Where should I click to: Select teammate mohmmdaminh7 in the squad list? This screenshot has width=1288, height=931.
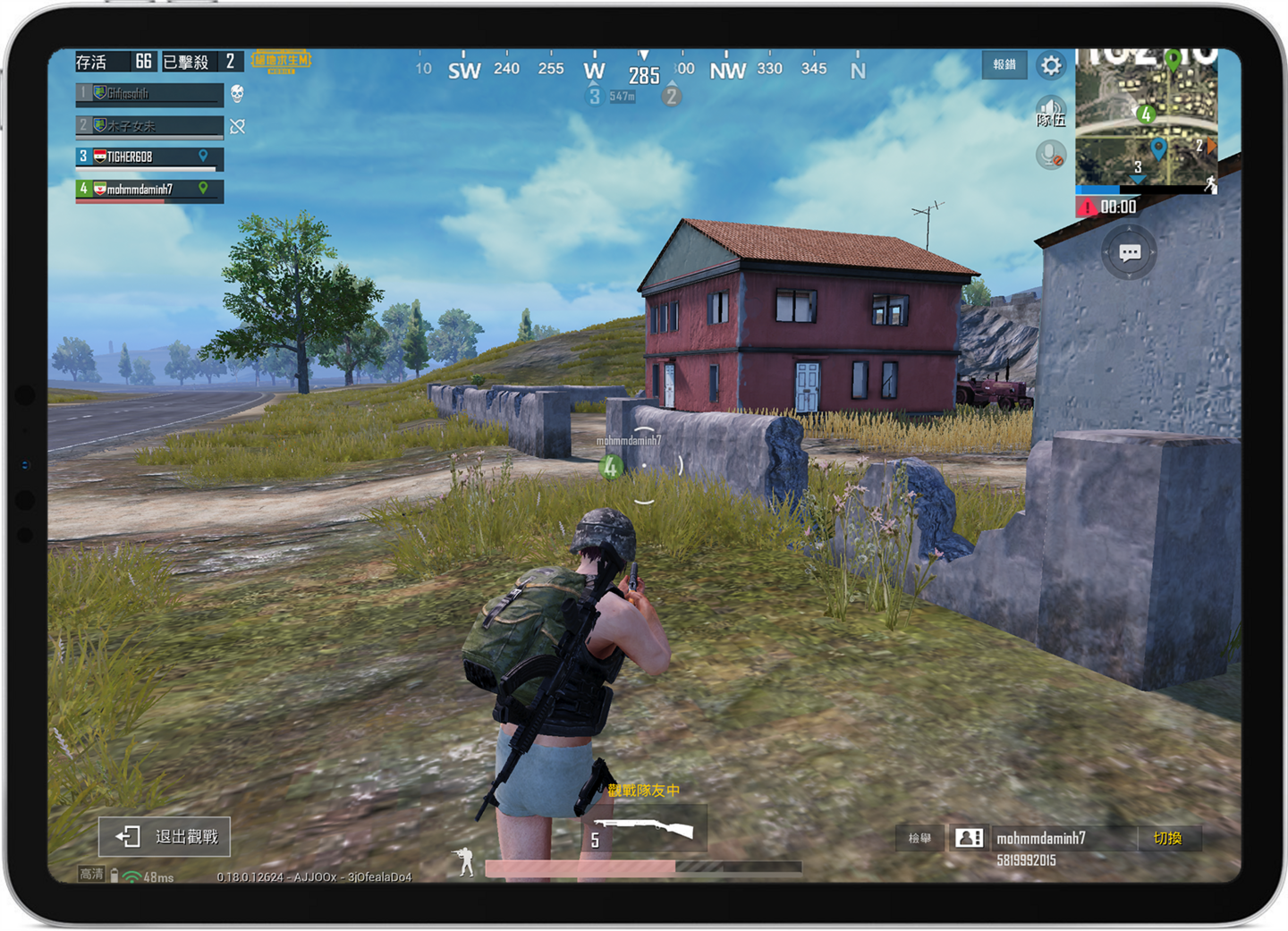coord(149,190)
